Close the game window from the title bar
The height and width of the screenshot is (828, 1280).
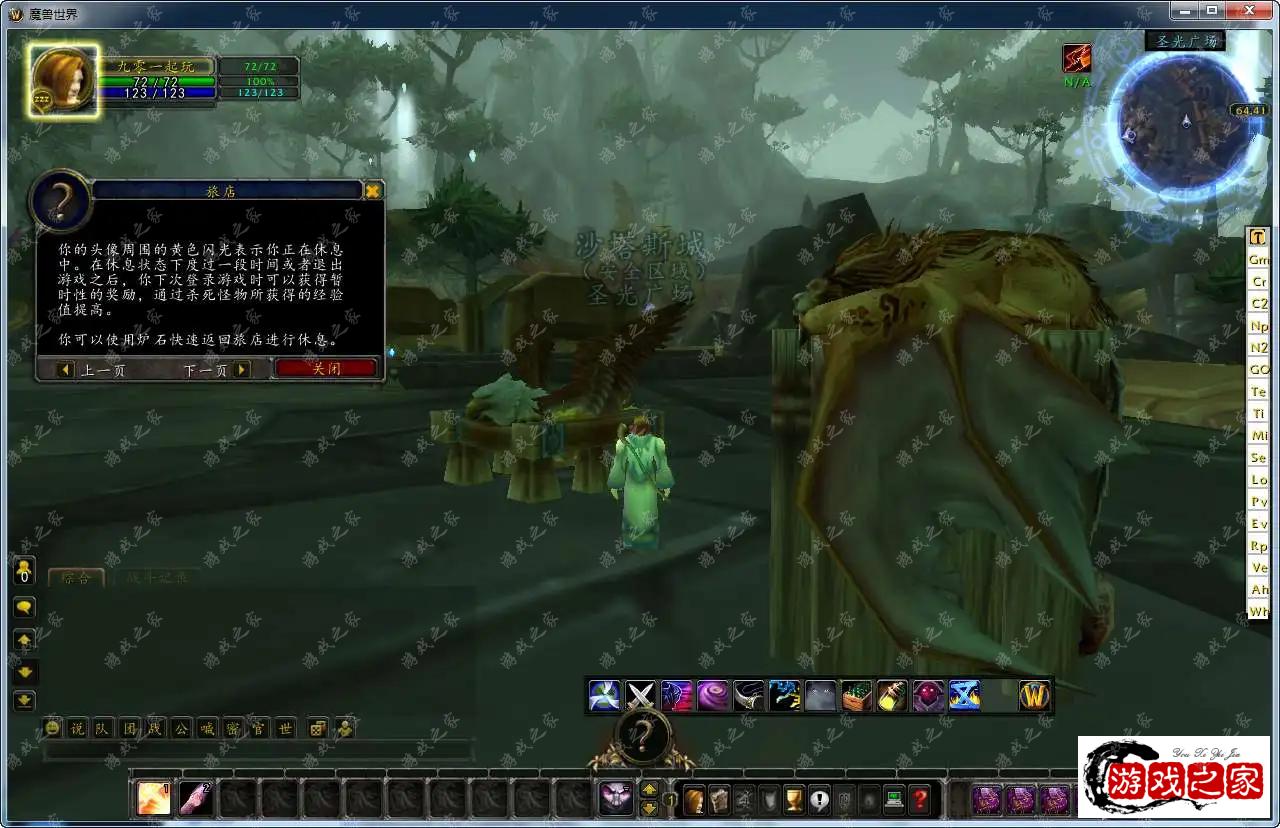(x=1247, y=10)
